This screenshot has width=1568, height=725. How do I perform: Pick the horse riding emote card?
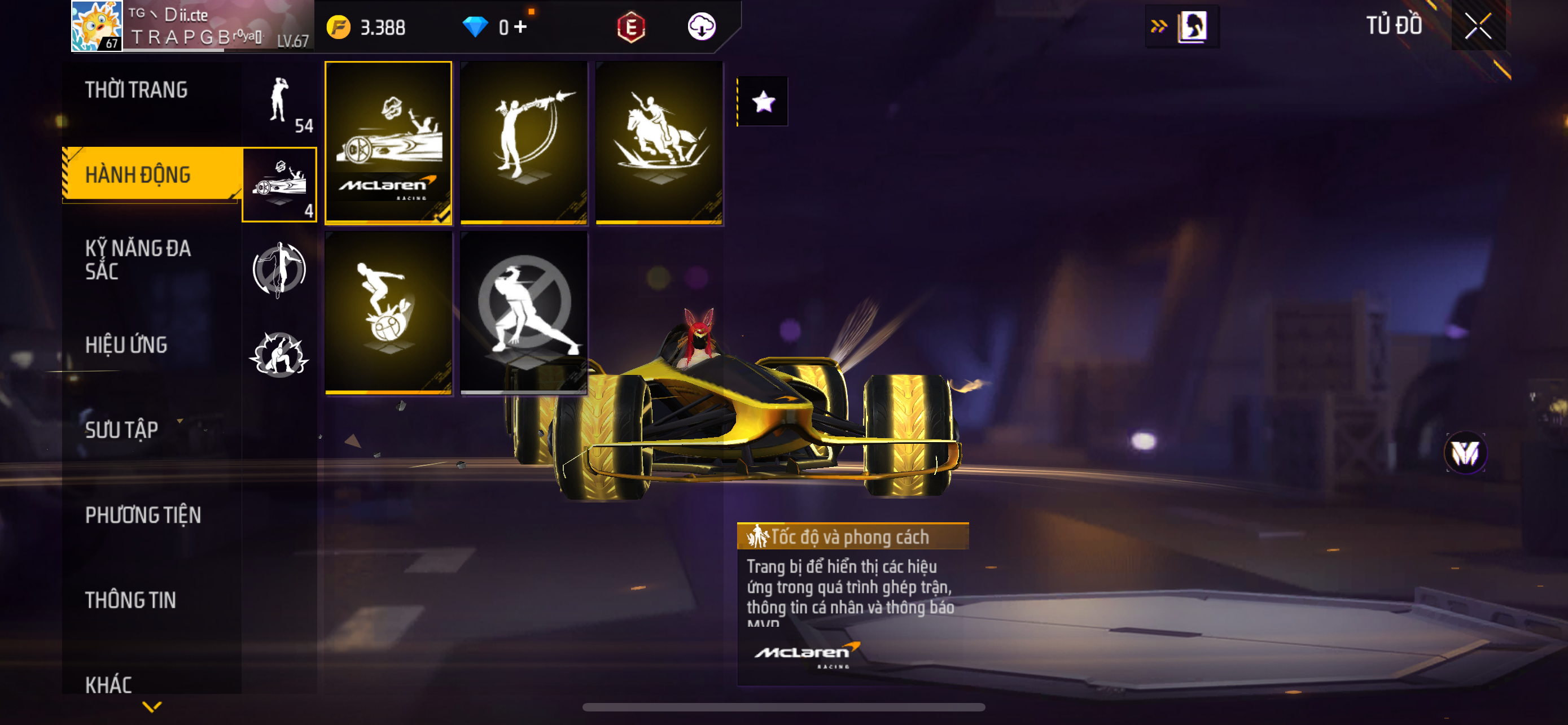click(659, 142)
